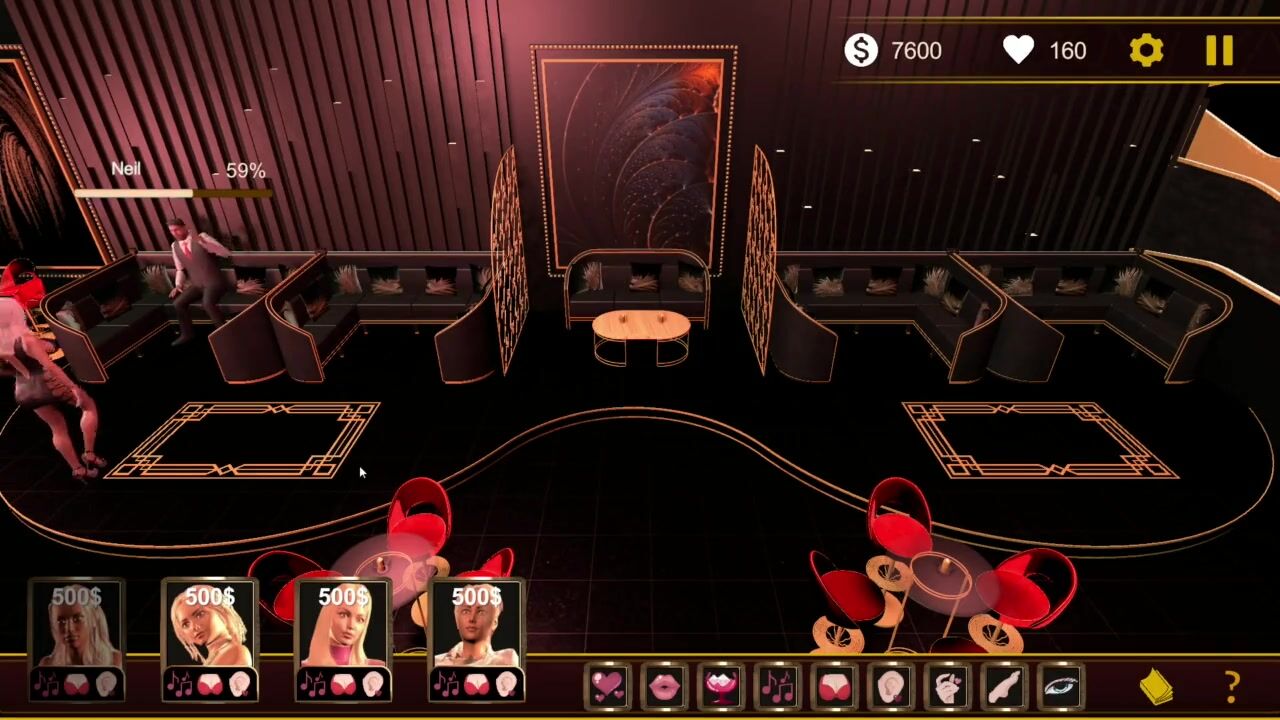Open the yellow book
Screen dimensions: 1280x720
coord(1157,687)
